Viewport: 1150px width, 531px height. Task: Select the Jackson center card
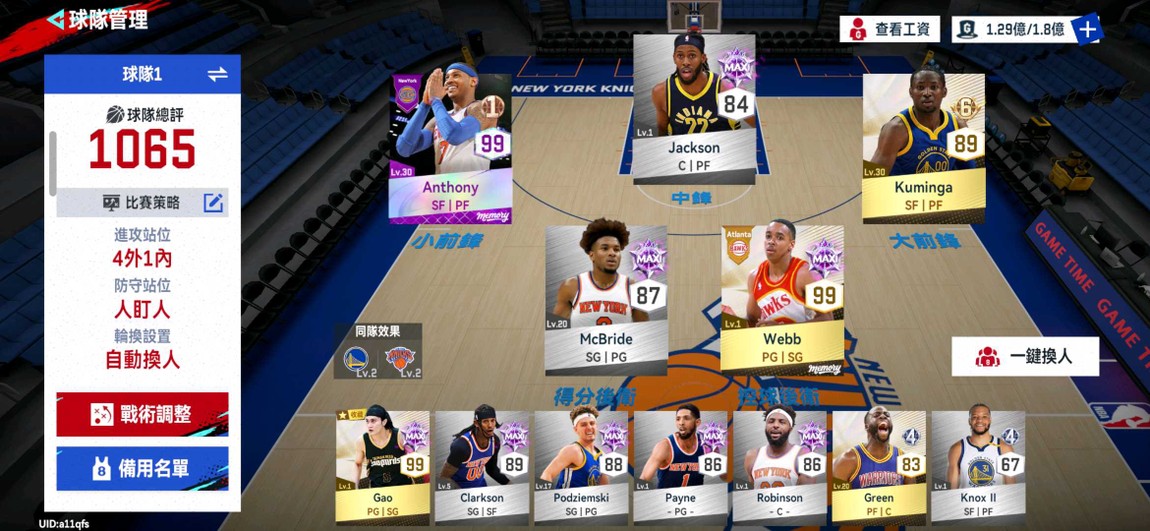693,108
